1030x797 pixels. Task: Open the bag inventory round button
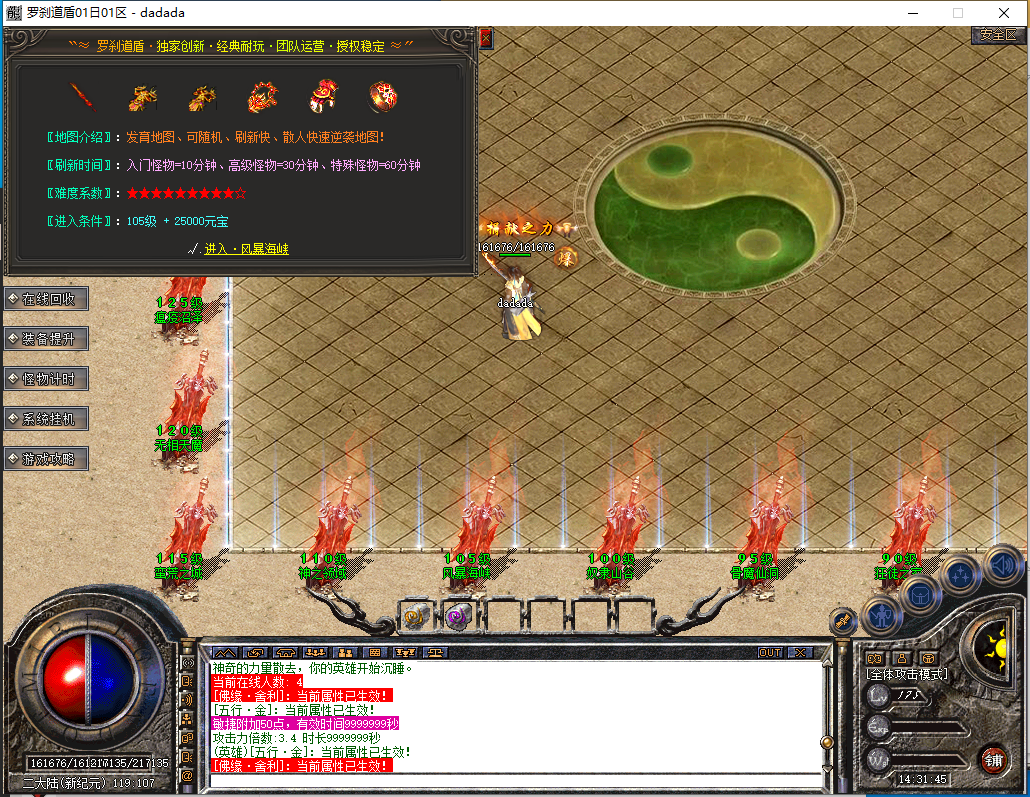tap(921, 594)
